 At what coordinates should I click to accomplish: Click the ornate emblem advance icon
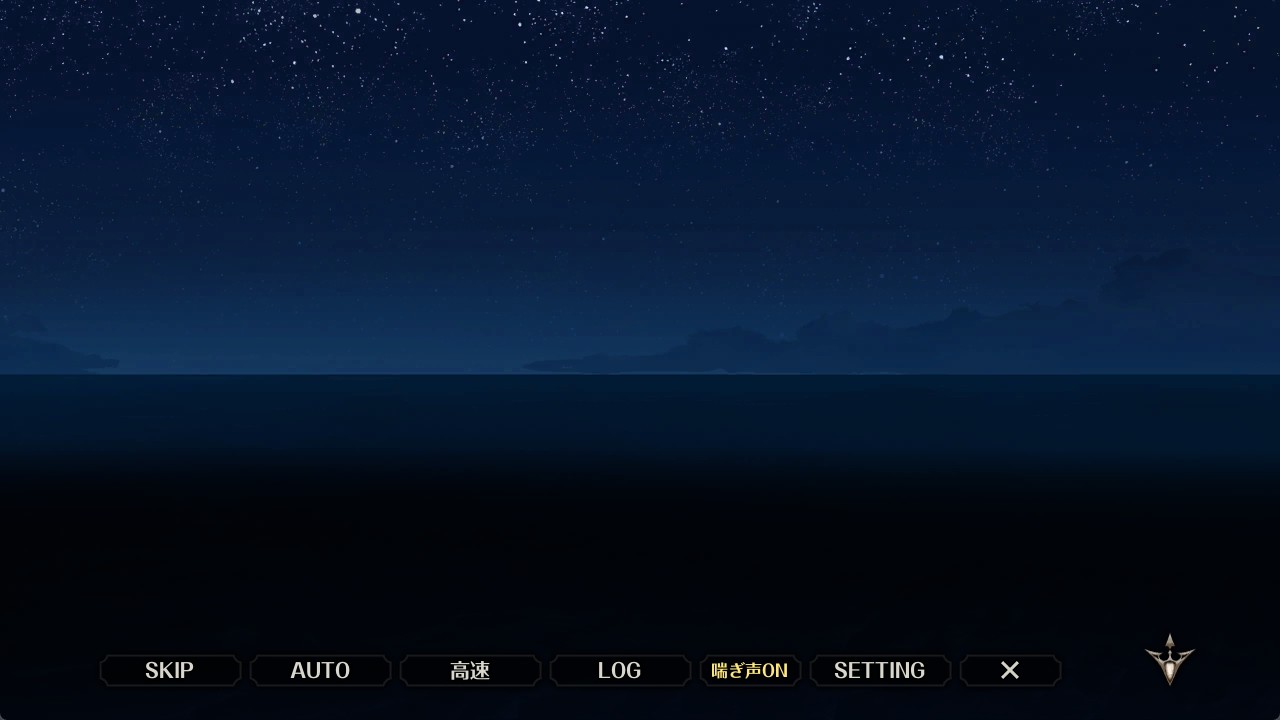(1169, 660)
